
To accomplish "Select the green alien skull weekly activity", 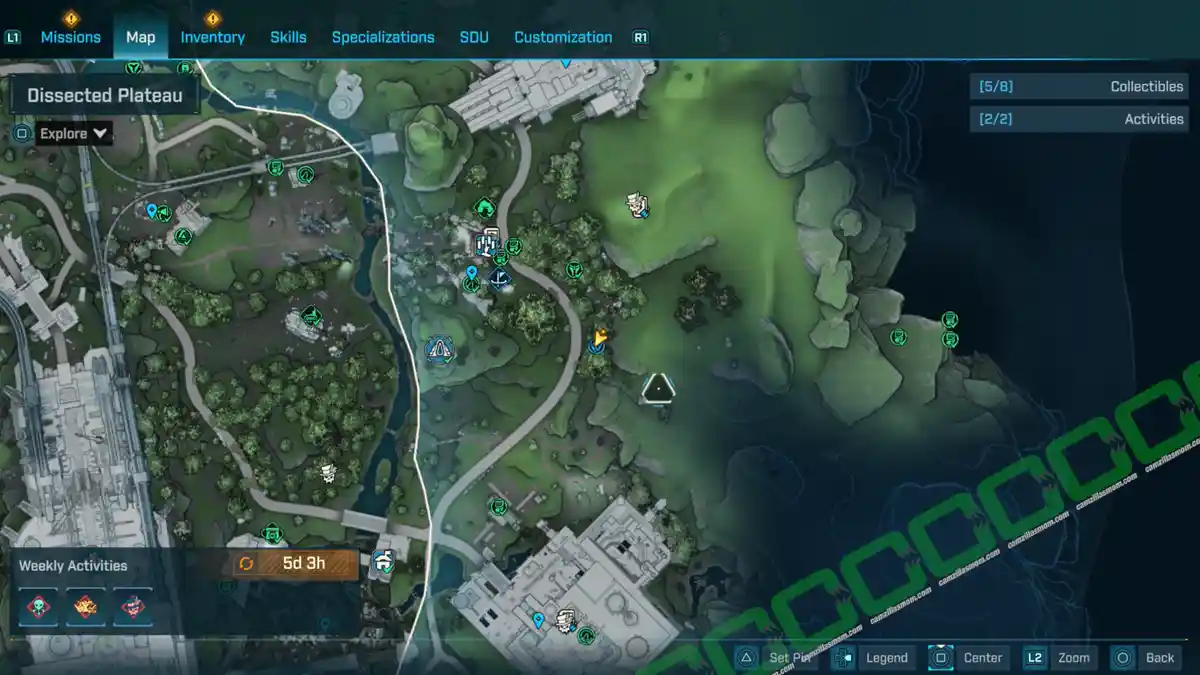I will [39, 607].
